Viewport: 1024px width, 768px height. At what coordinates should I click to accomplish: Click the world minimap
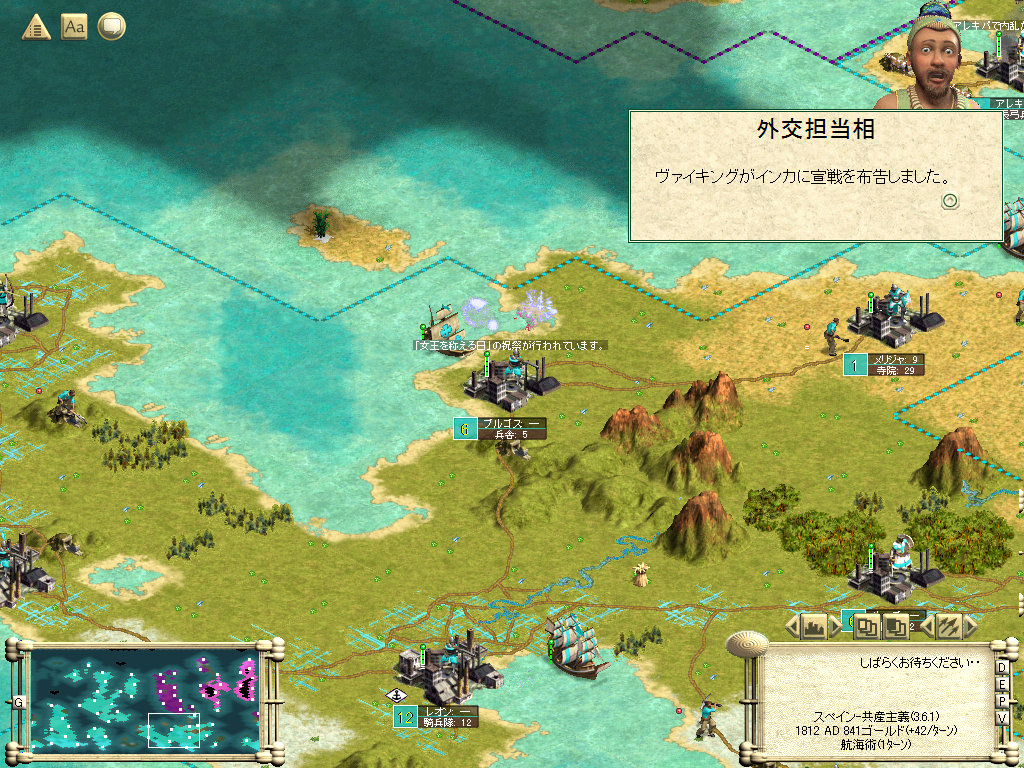click(x=145, y=699)
